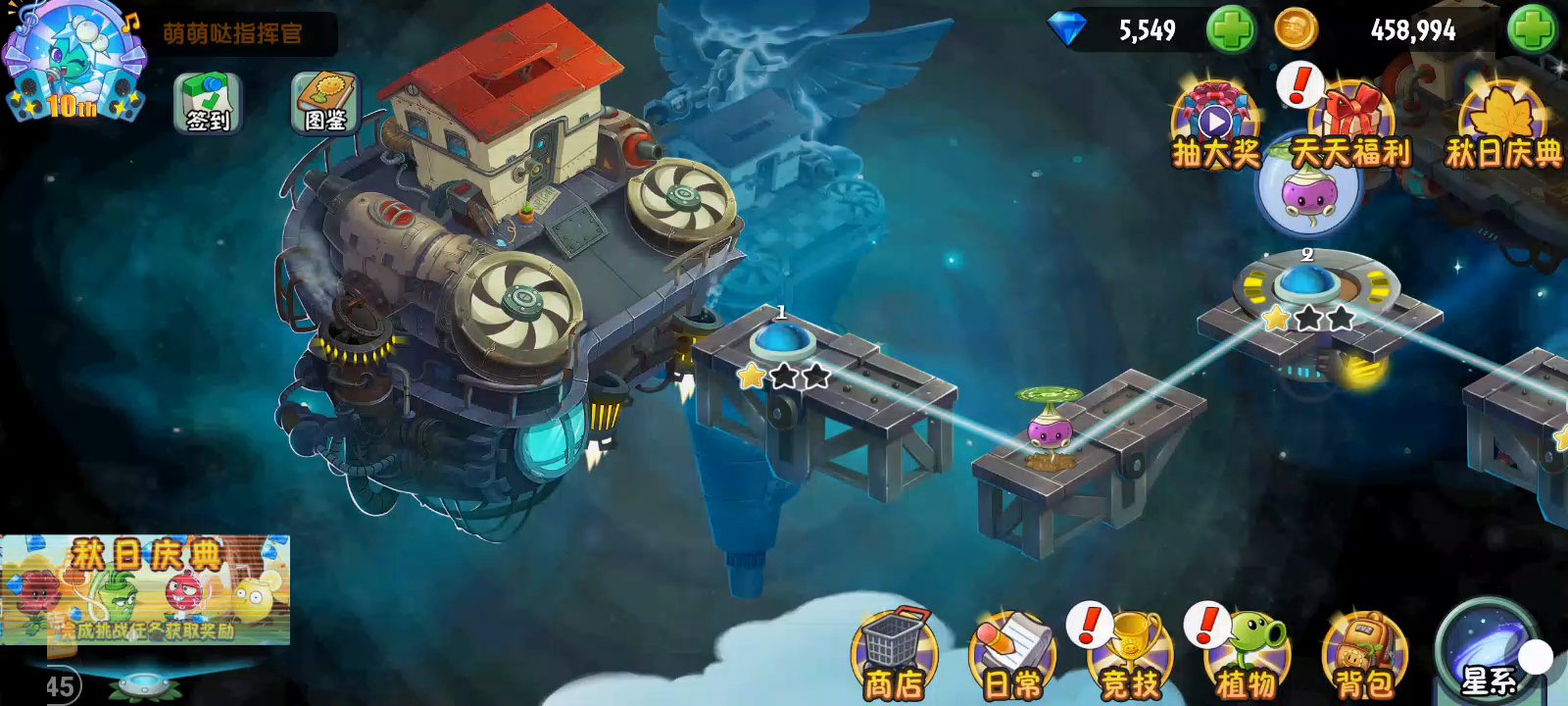Open the 植物 plants menu
Screen dimensions: 1568x706
click(1248, 655)
